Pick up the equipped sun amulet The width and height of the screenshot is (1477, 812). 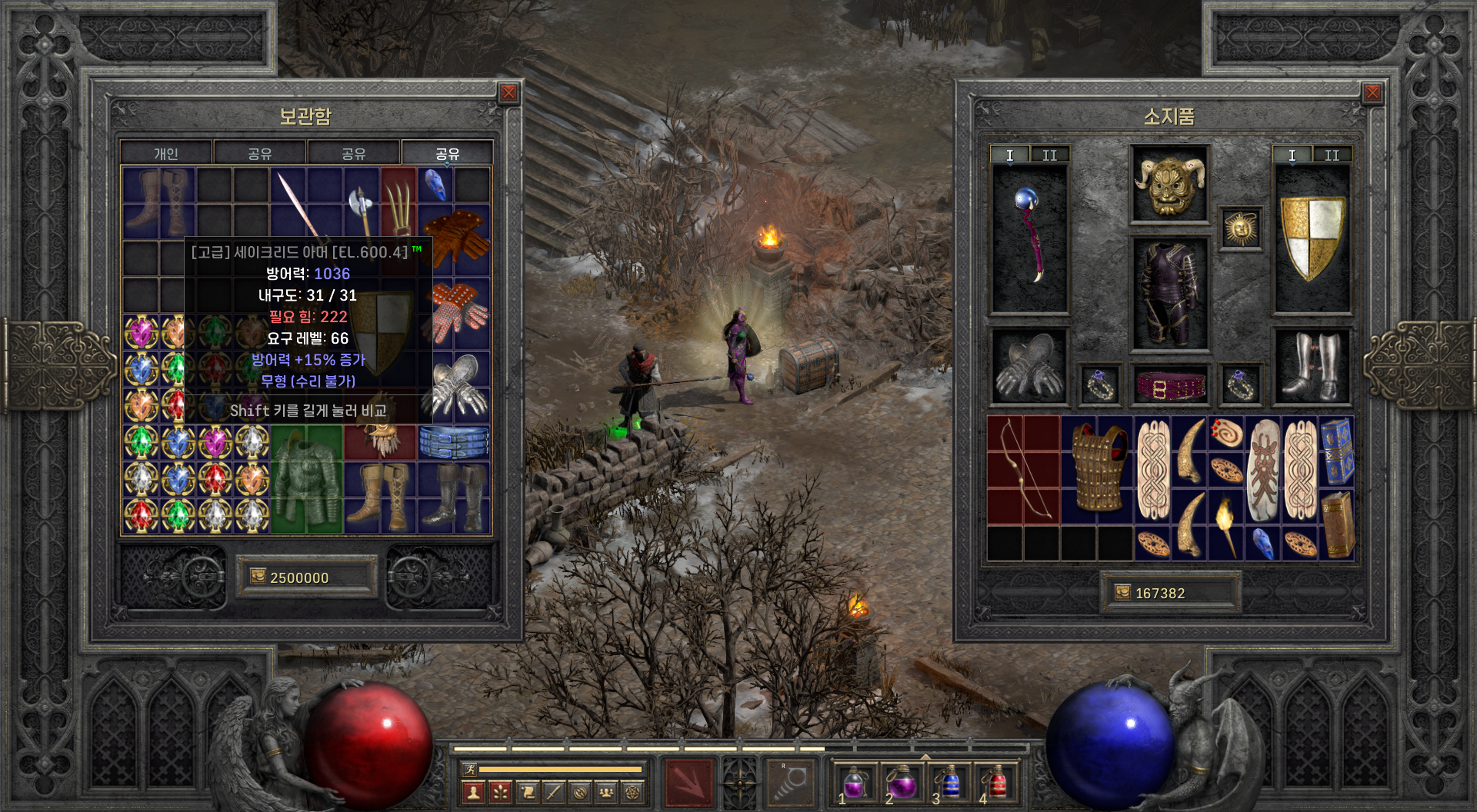pyautogui.click(x=1240, y=228)
